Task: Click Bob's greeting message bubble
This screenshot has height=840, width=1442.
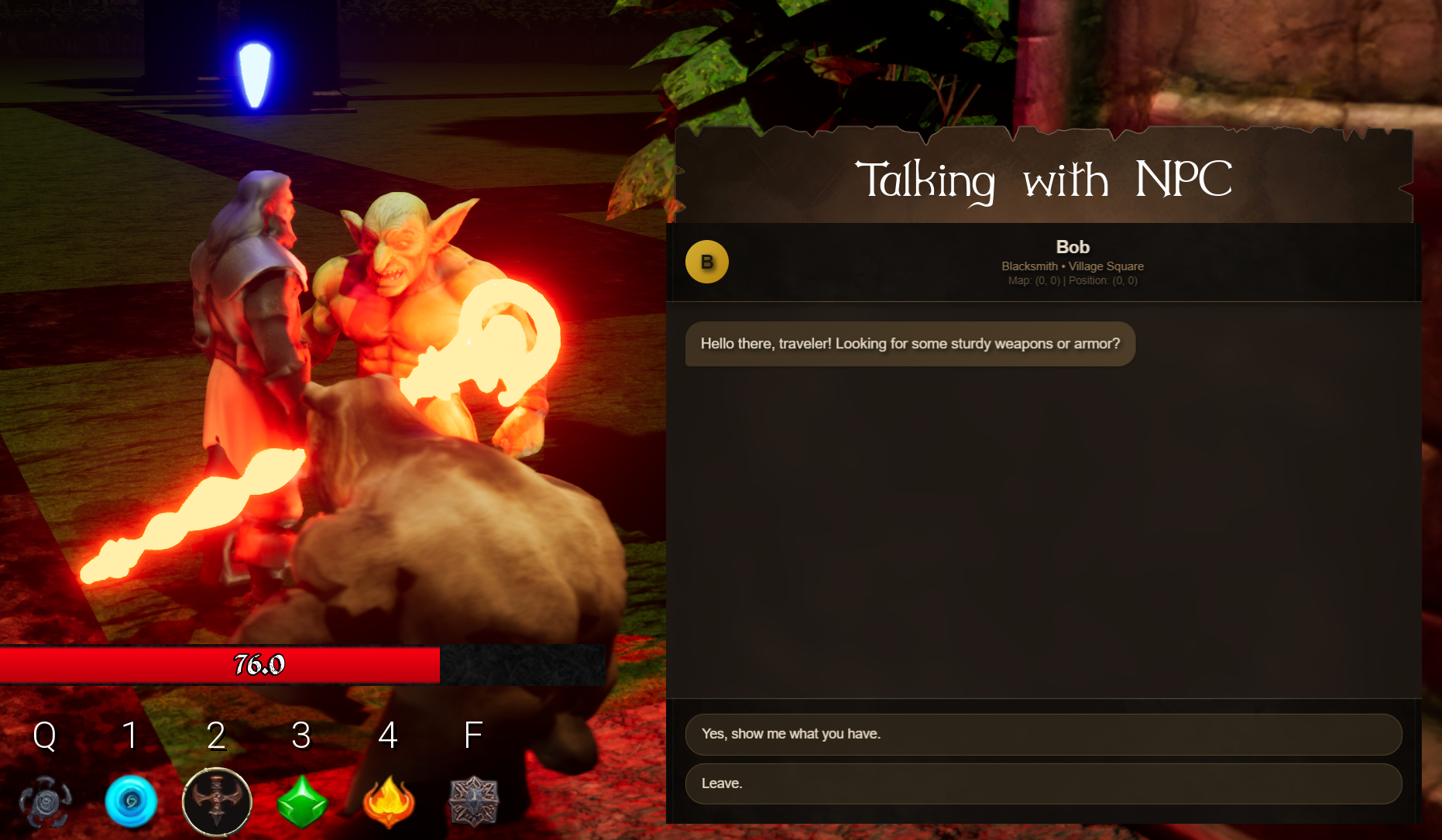Action: tap(911, 344)
